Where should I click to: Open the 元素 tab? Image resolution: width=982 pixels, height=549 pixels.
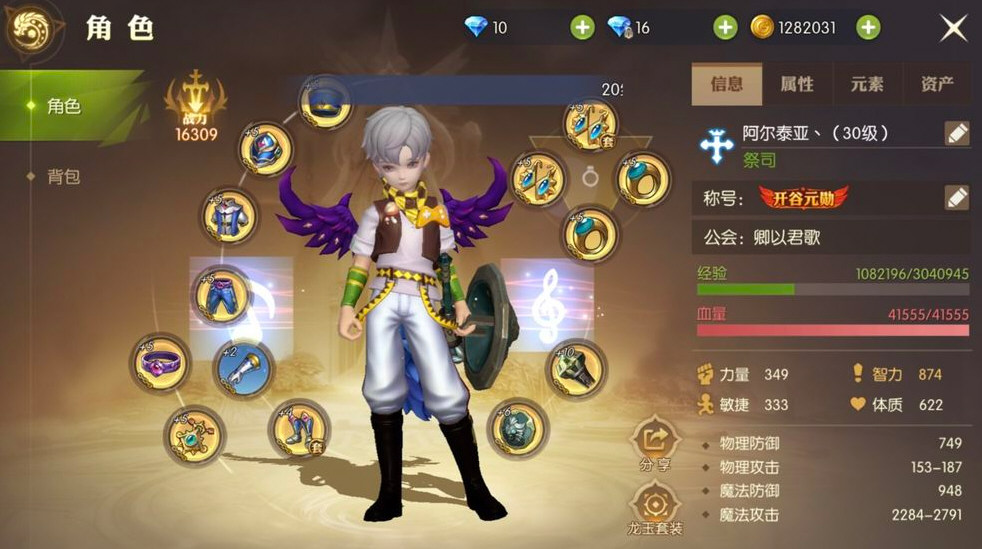pyautogui.click(x=866, y=85)
